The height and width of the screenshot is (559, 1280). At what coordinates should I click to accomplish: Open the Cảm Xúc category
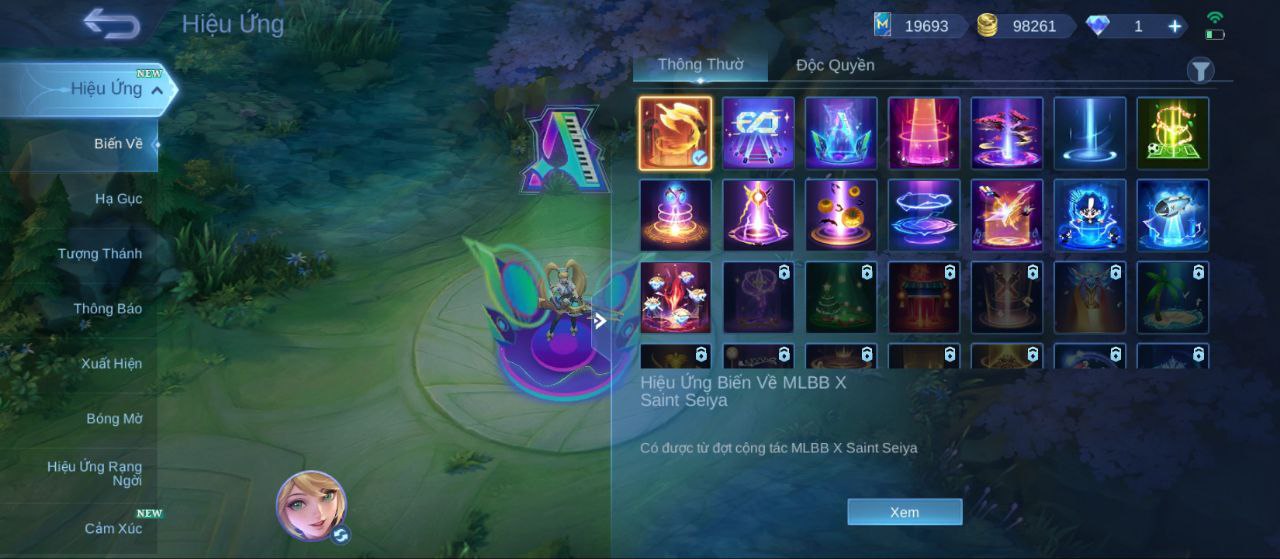click(x=113, y=528)
